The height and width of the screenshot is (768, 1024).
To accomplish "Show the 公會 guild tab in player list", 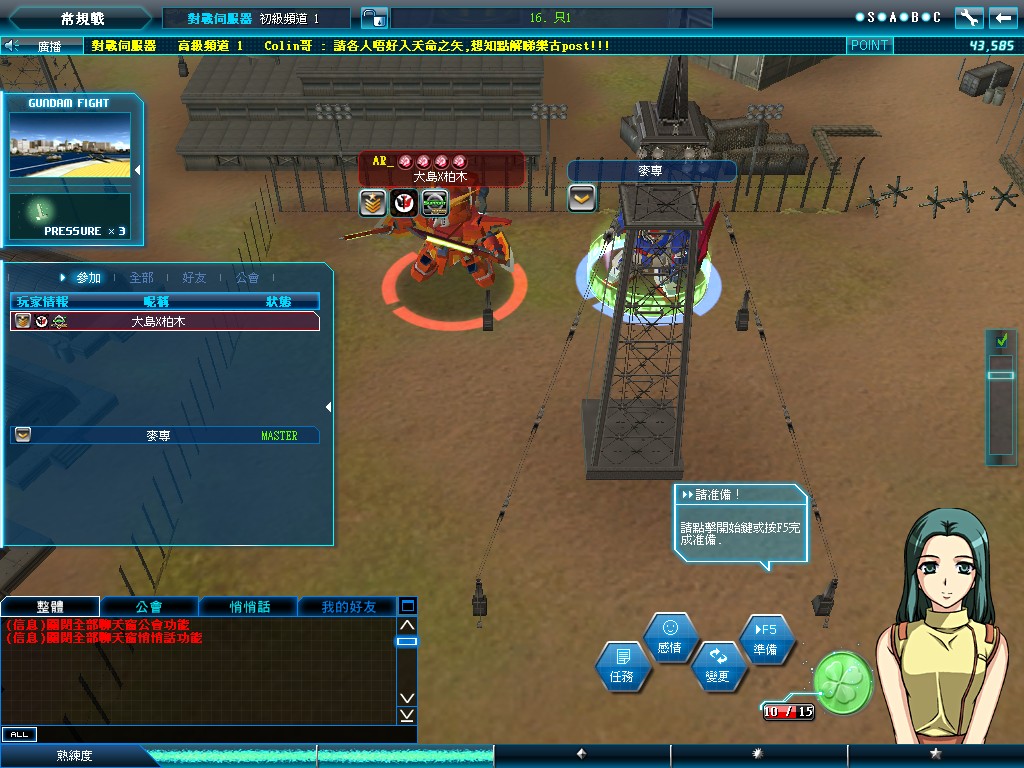I will pos(247,278).
